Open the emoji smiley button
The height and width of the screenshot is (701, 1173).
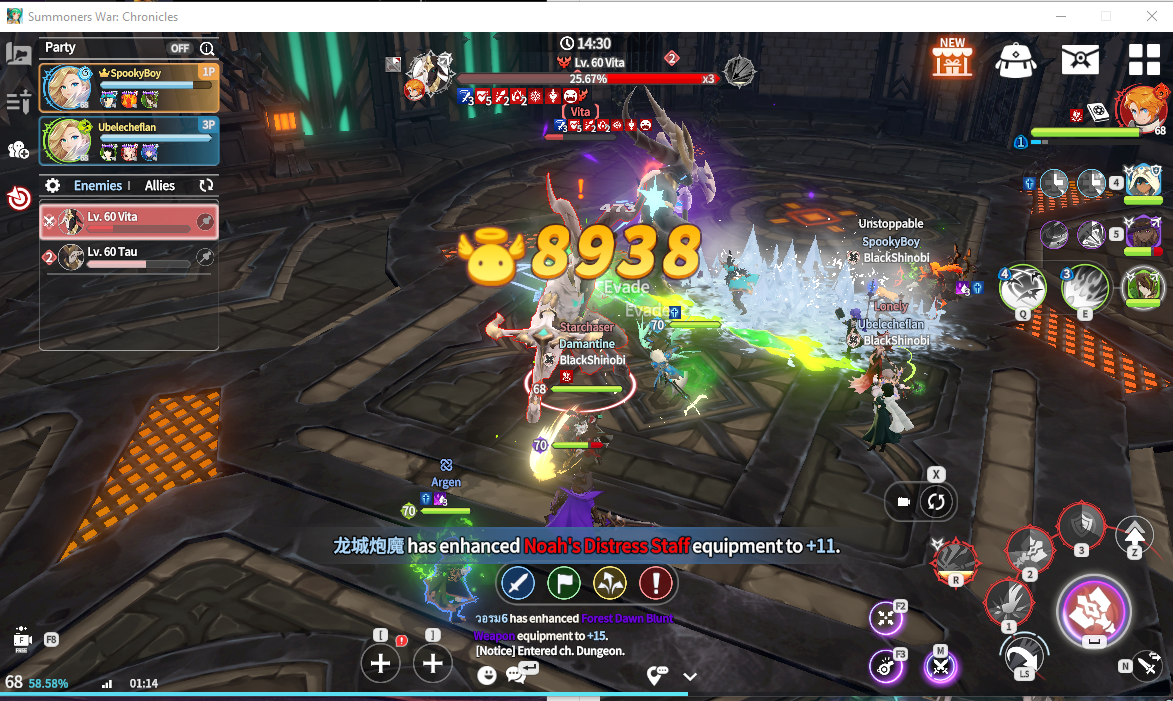tap(487, 675)
